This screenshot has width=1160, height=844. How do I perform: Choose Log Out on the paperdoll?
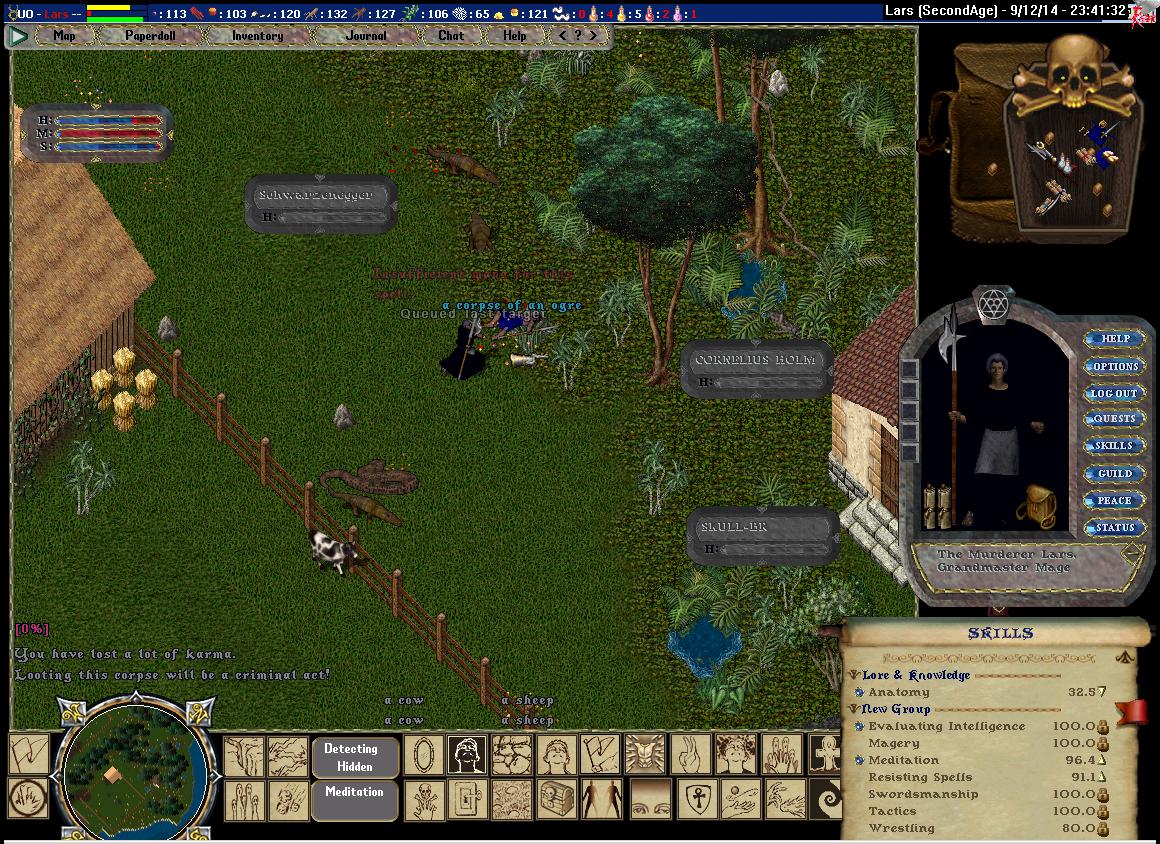[1115, 393]
